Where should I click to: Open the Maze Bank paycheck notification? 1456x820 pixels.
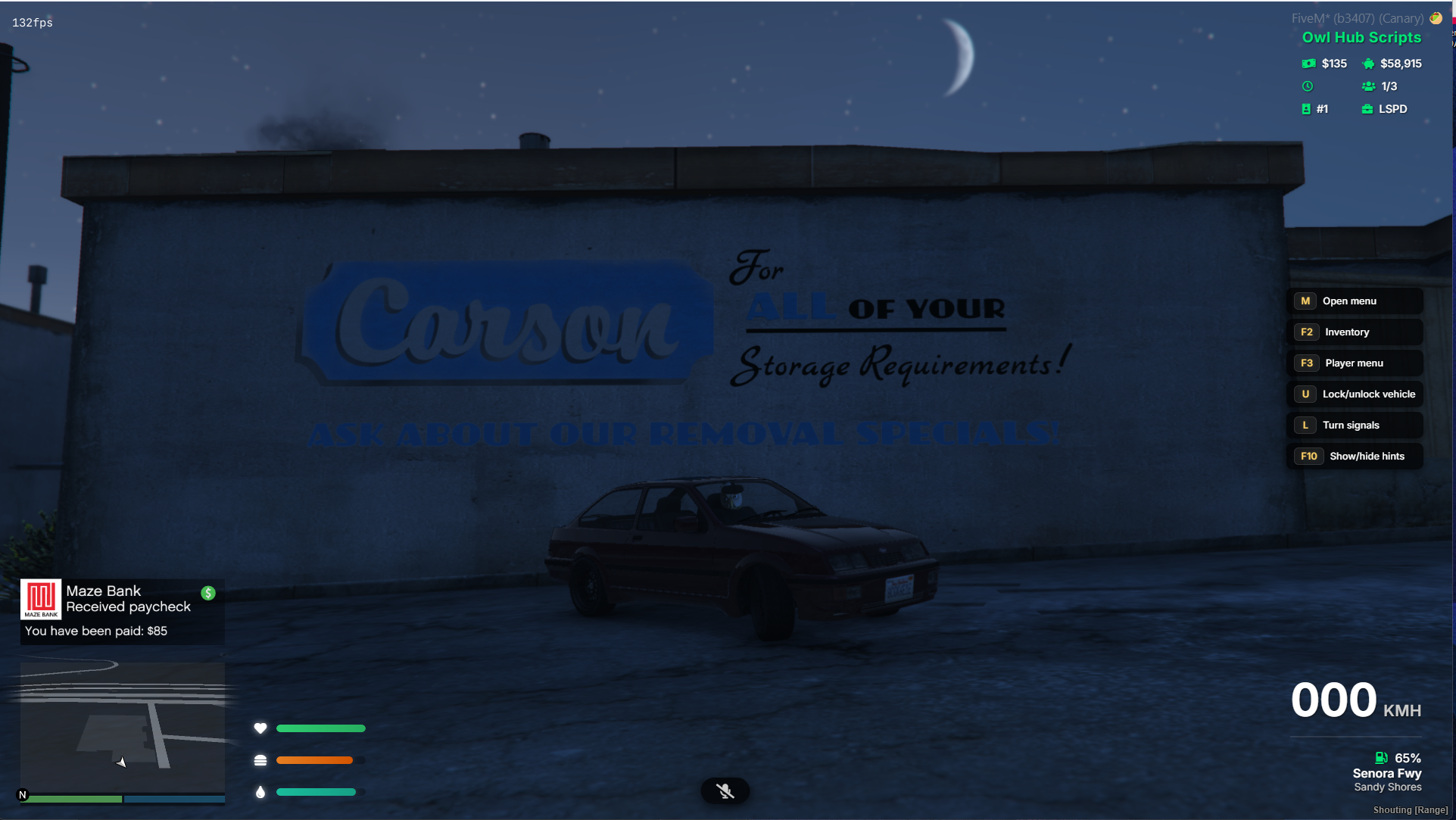(x=122, y=611)
